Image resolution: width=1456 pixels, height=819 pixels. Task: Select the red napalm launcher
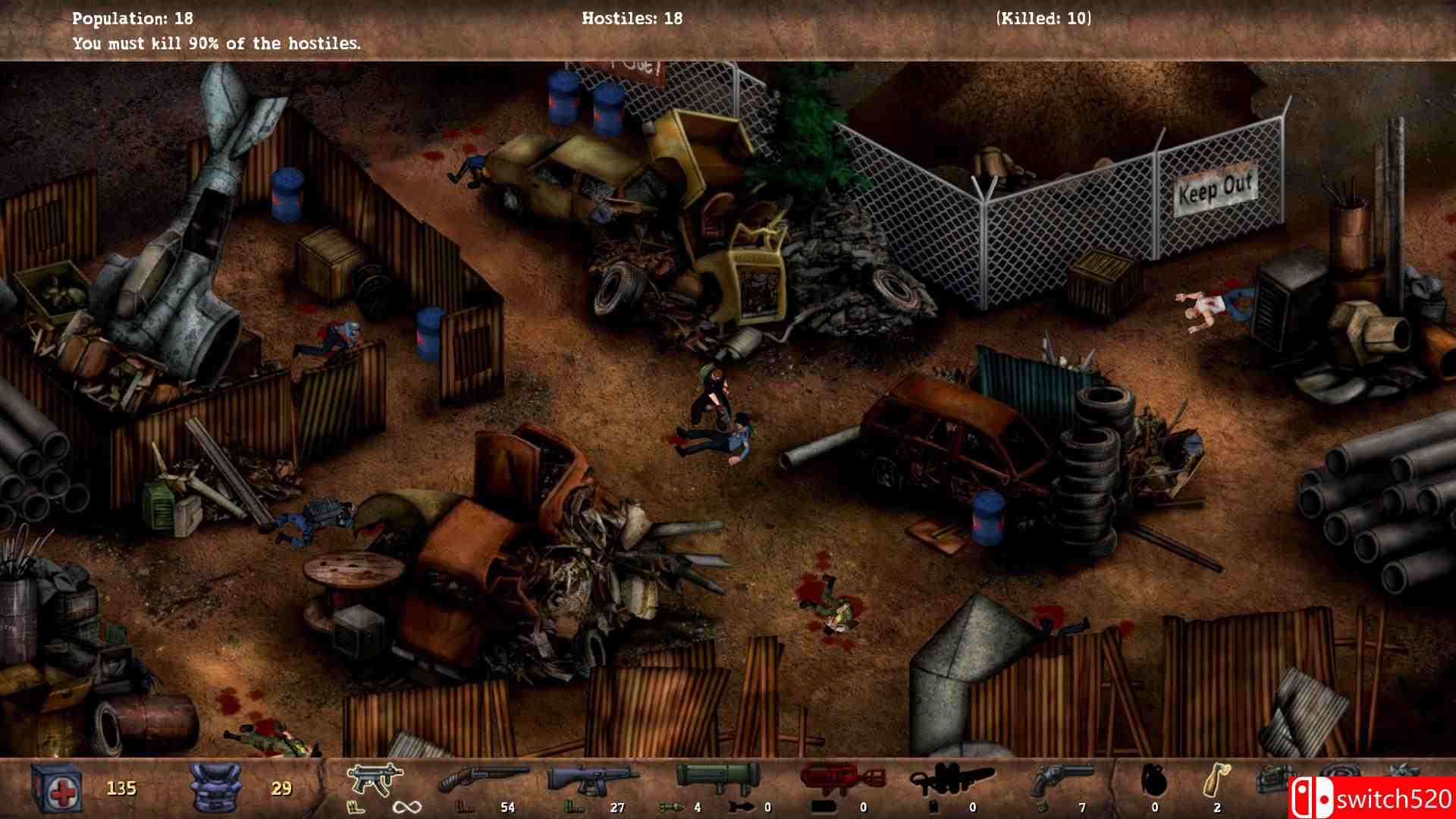(x=843, y=780)
